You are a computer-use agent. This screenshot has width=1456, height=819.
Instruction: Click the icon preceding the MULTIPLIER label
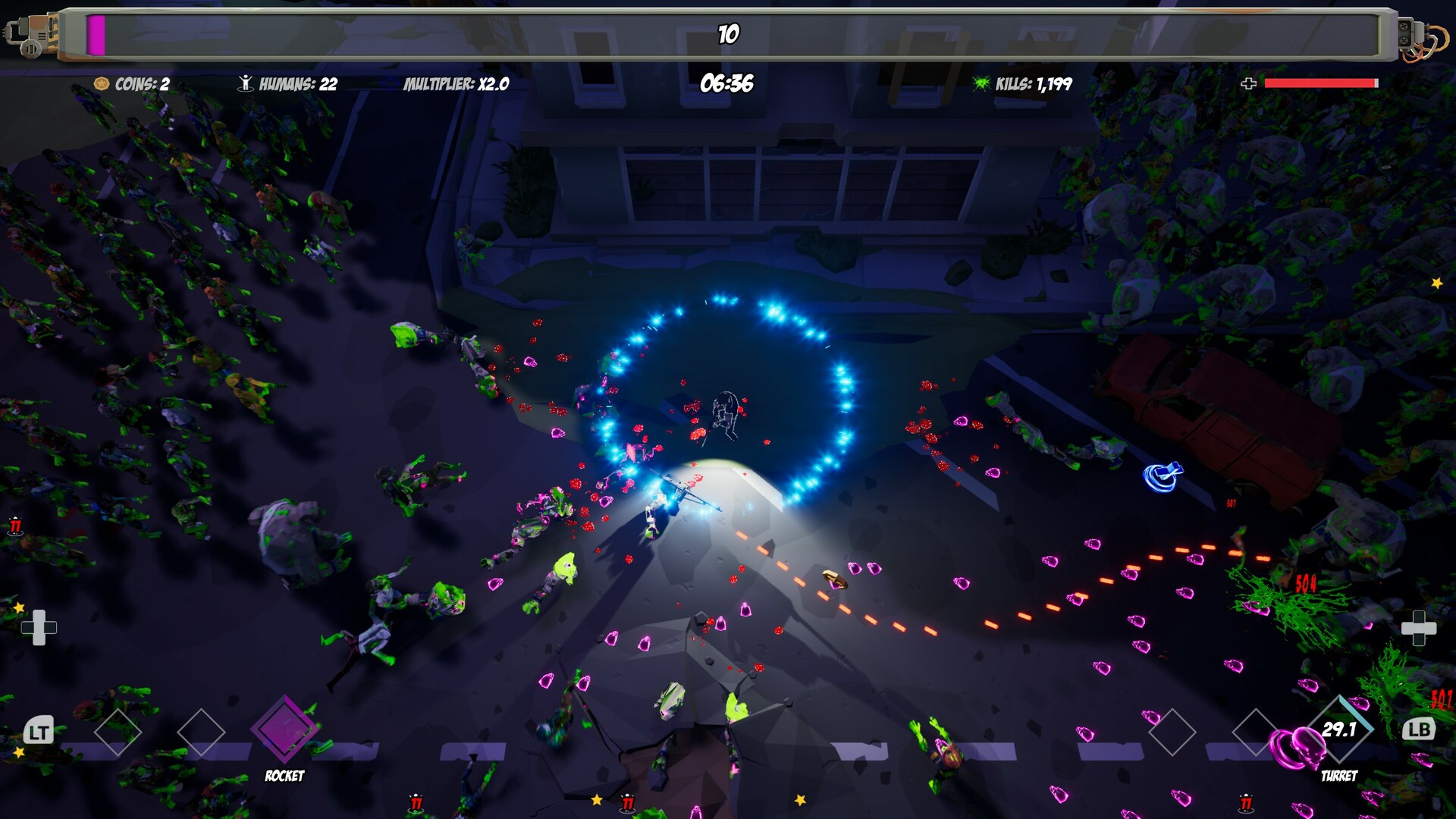tap(389, 83)
